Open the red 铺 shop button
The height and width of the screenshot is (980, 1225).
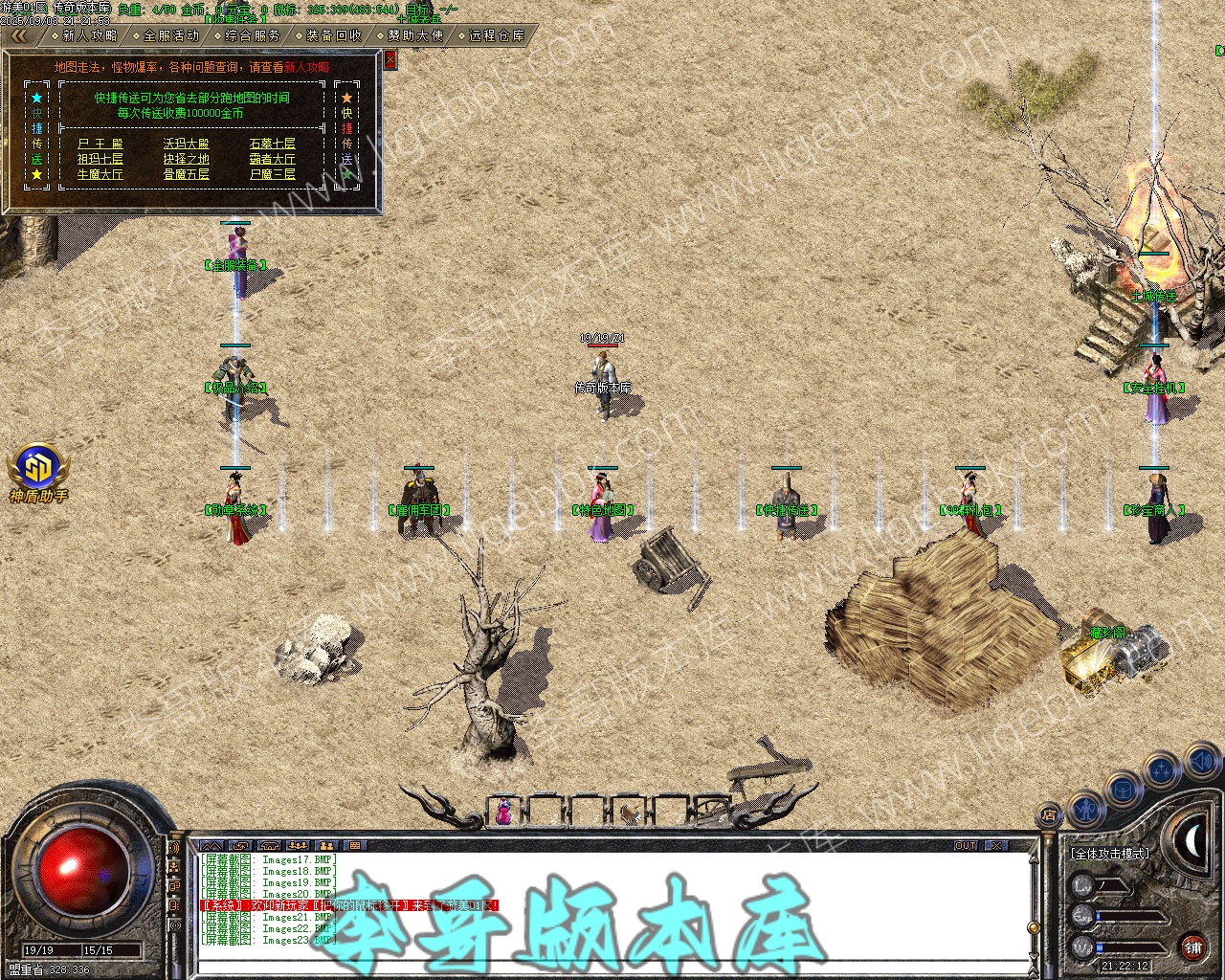pyautogui.click(x=1192, y=947)
